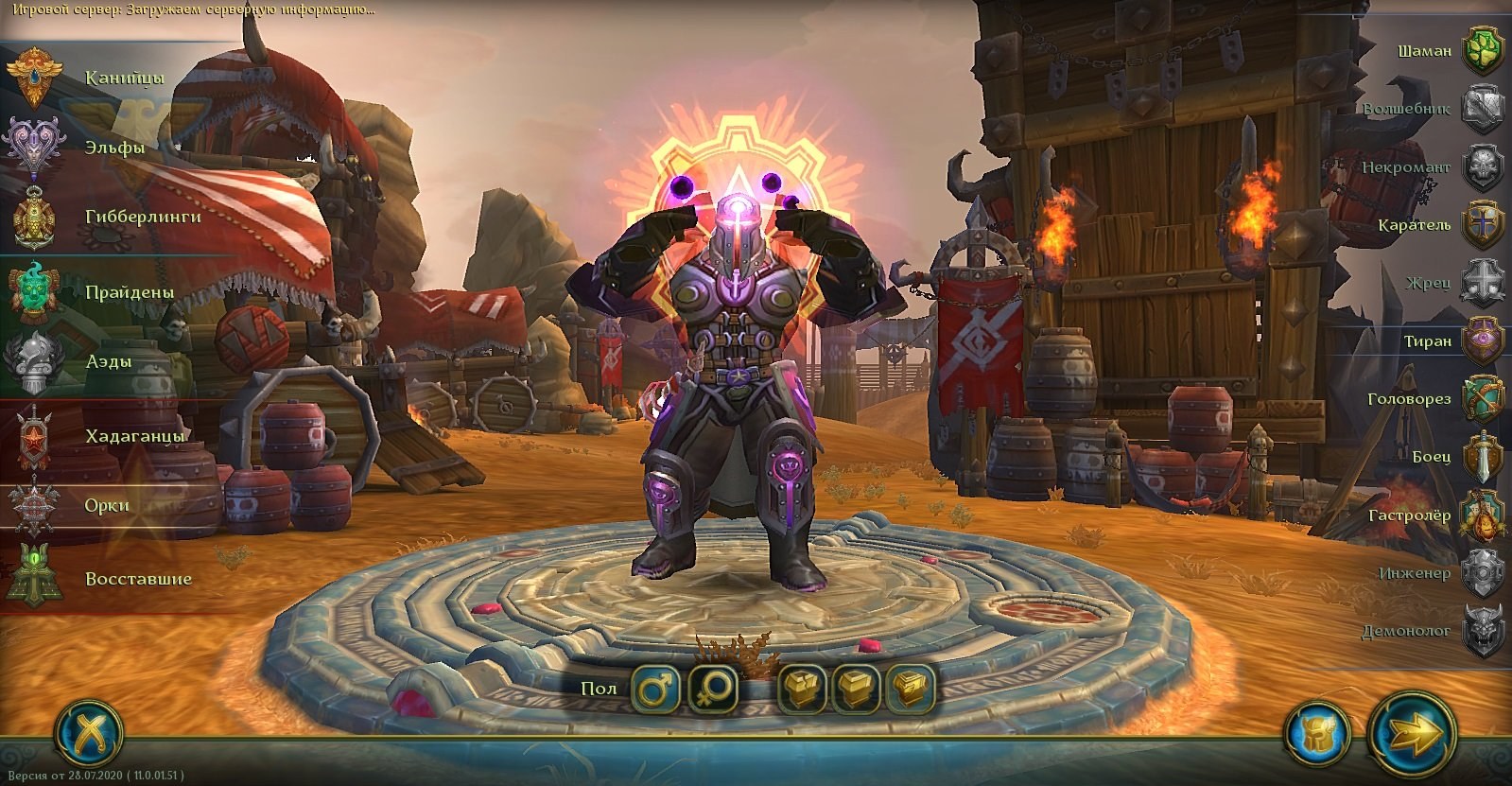Choose the Демонолог class
The width and height of the screenshot is (1512, 786).
[1482, 631]
